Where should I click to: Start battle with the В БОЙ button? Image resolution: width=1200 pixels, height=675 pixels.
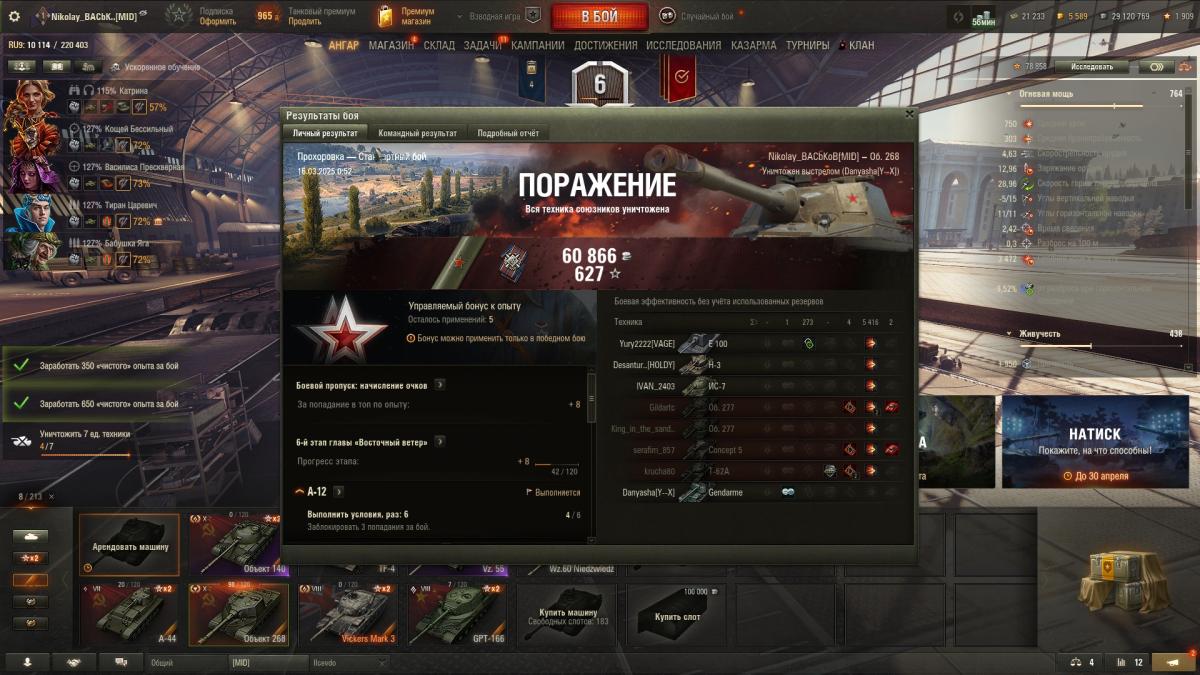point(599,16)
